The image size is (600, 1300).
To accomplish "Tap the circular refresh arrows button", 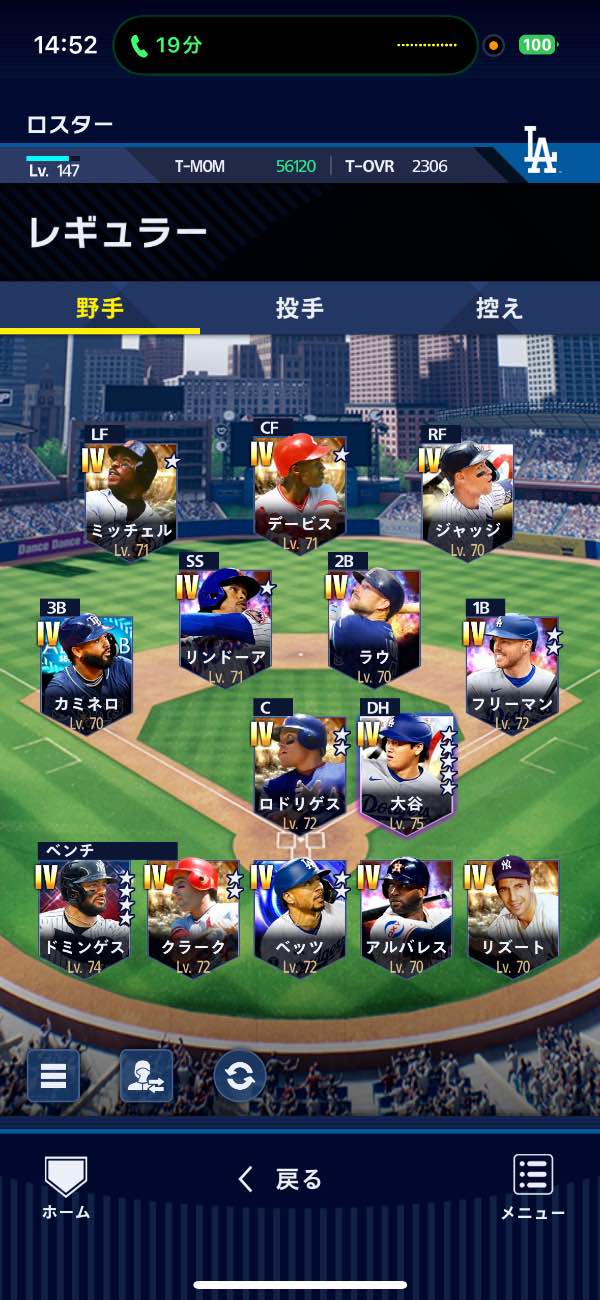I will click(240, 1076).
